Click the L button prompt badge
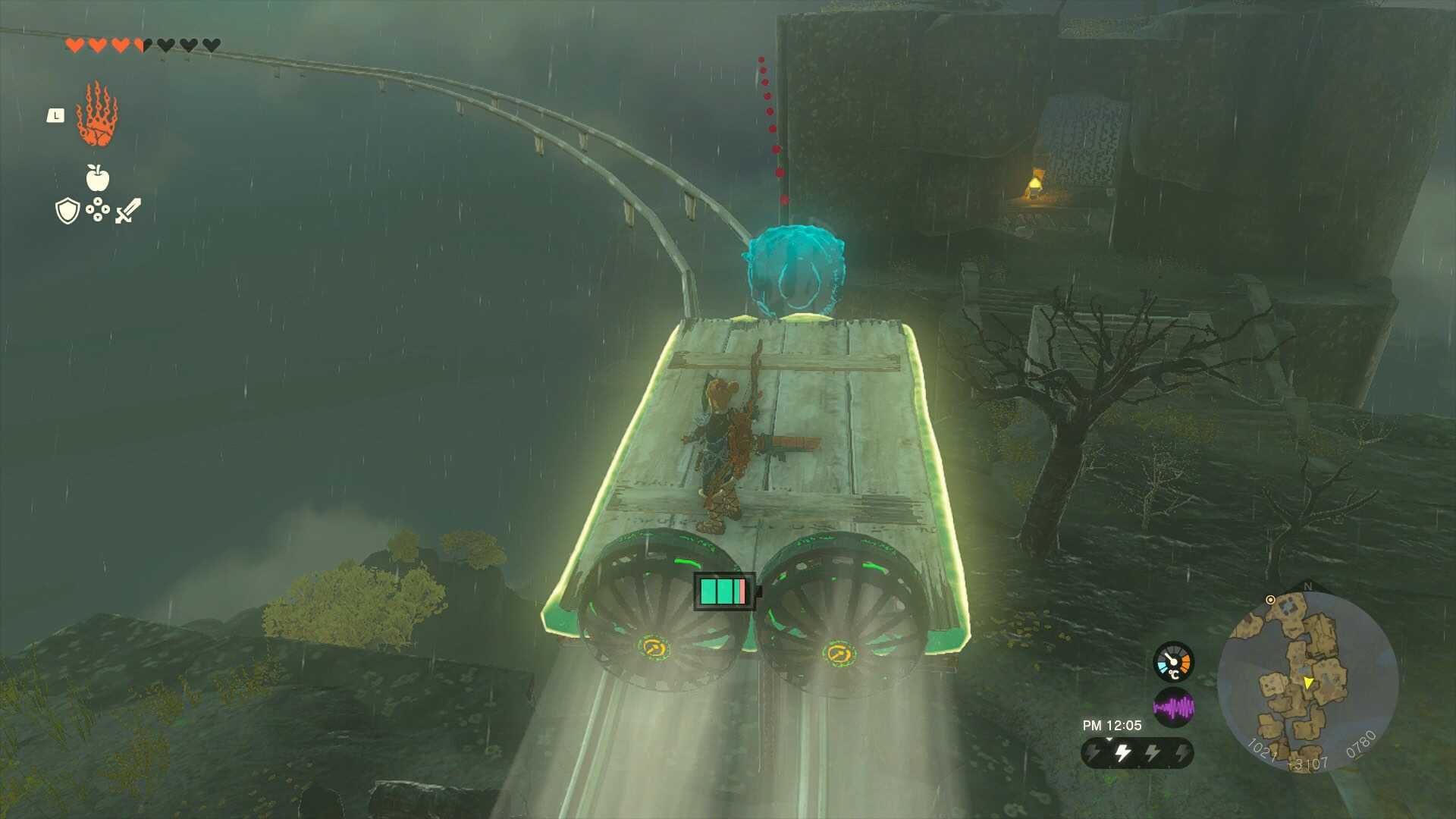This screenshot has height=819, width=1456. click(55, 115)
